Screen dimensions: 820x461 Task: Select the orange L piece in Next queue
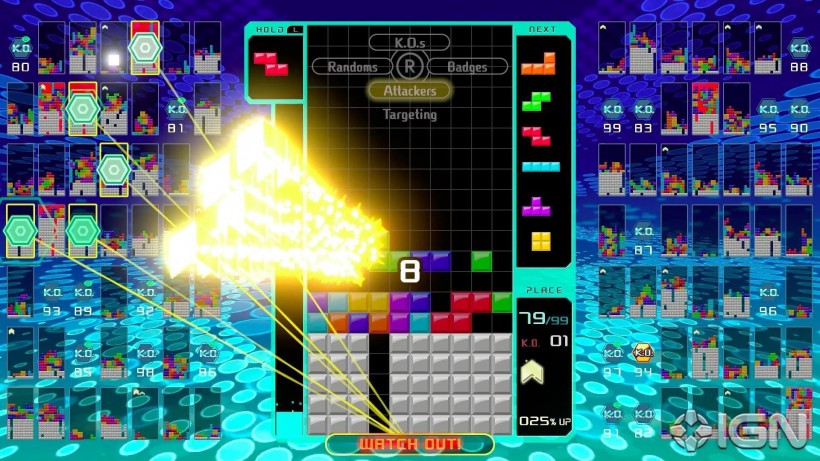(539, 65)
